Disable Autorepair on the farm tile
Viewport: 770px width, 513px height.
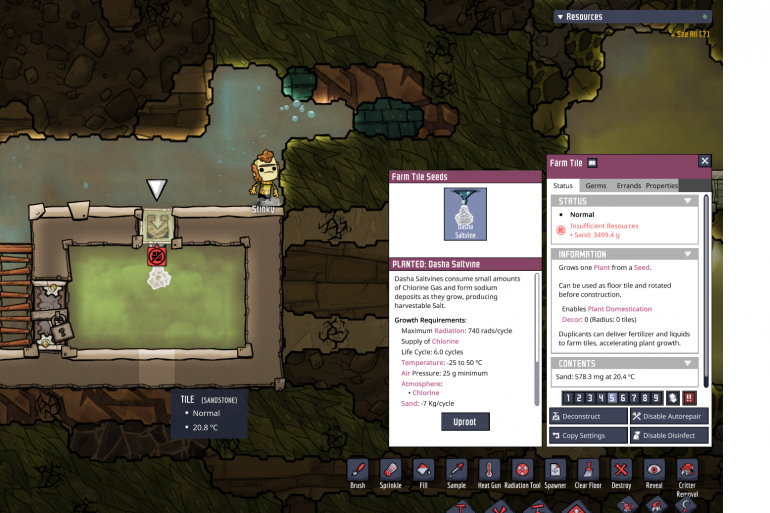(x=669, y=416)
